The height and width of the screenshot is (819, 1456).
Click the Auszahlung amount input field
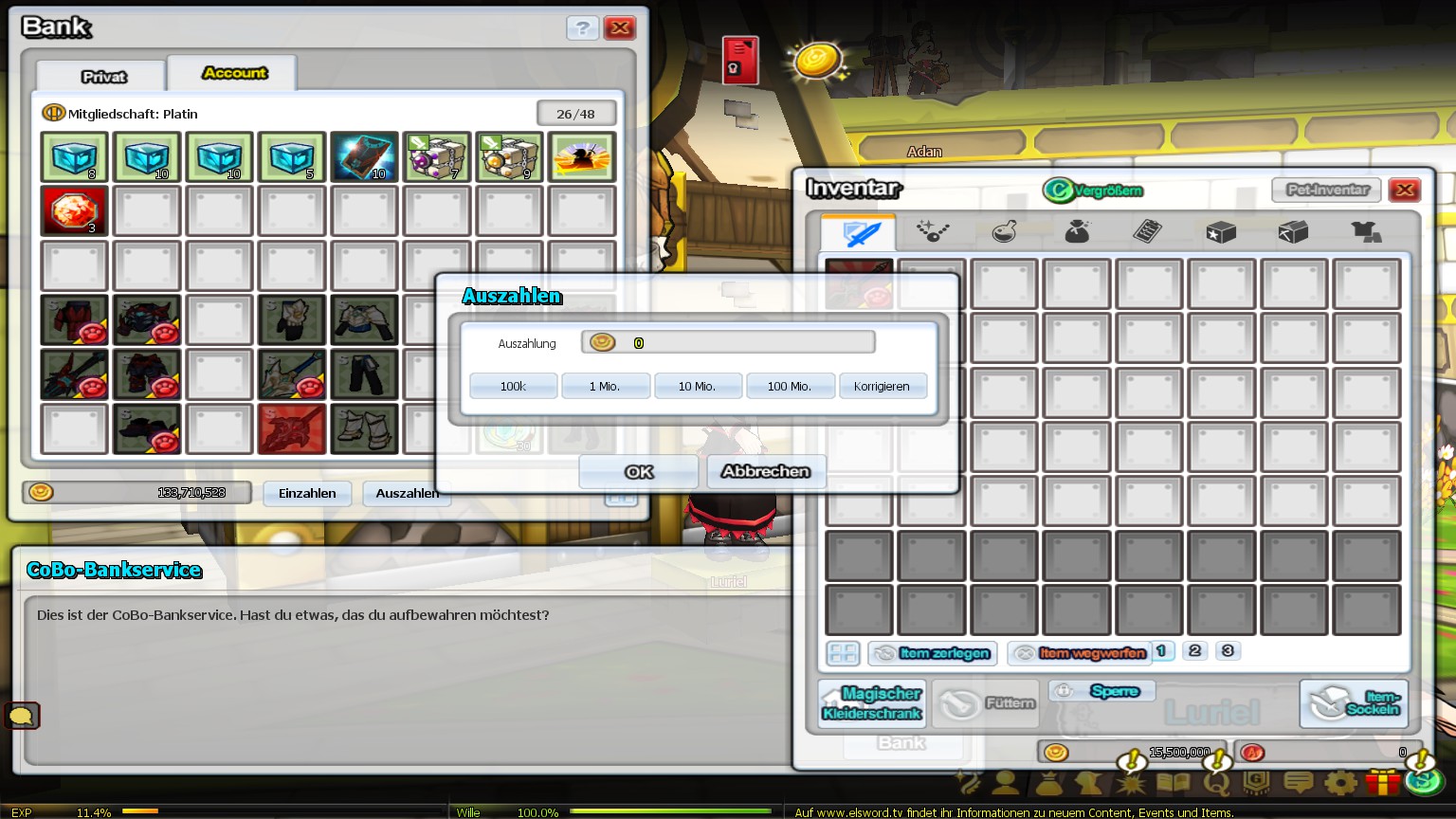pyautogui.click(x=728, y=342)
